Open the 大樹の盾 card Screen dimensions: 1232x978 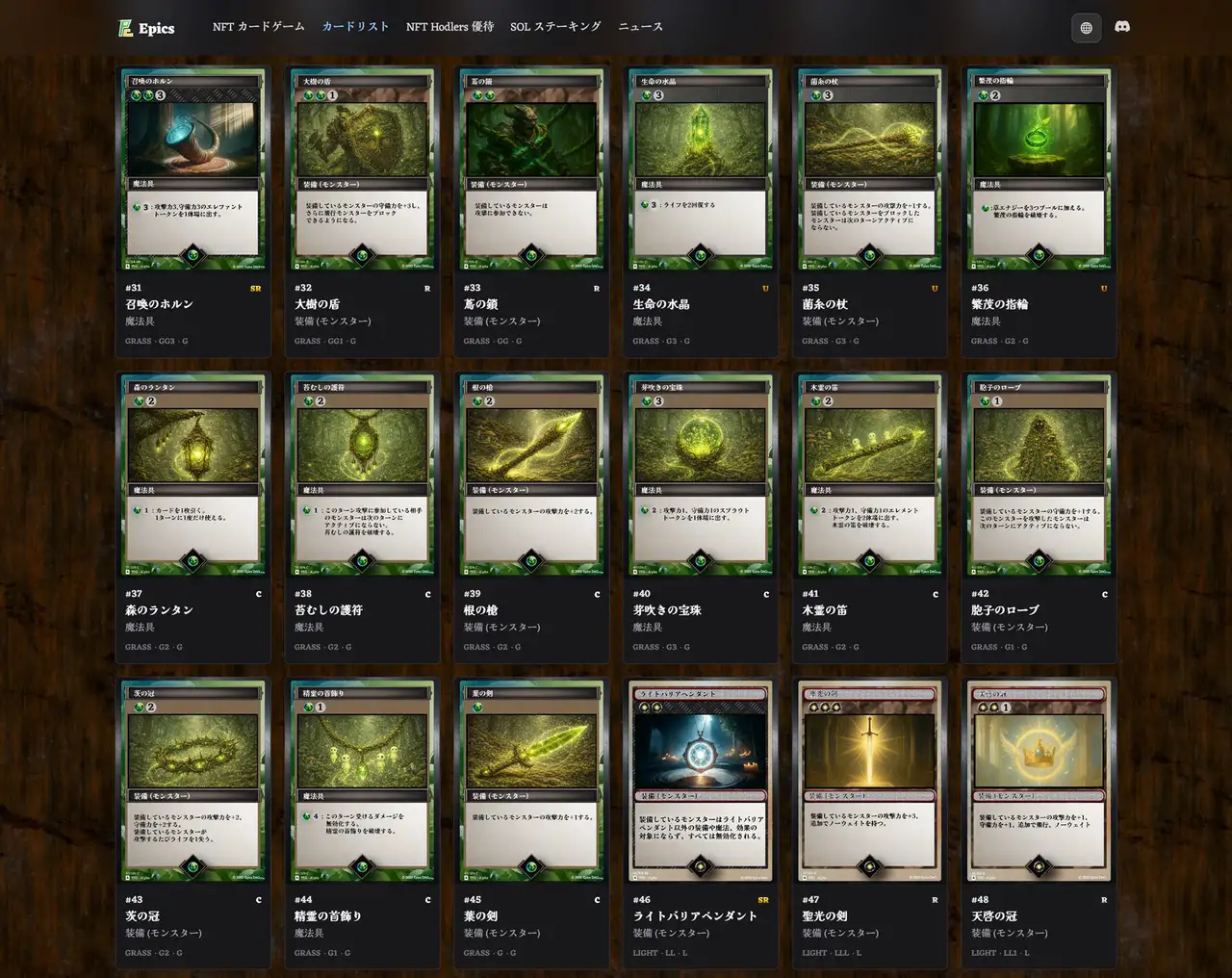point(362,168)
